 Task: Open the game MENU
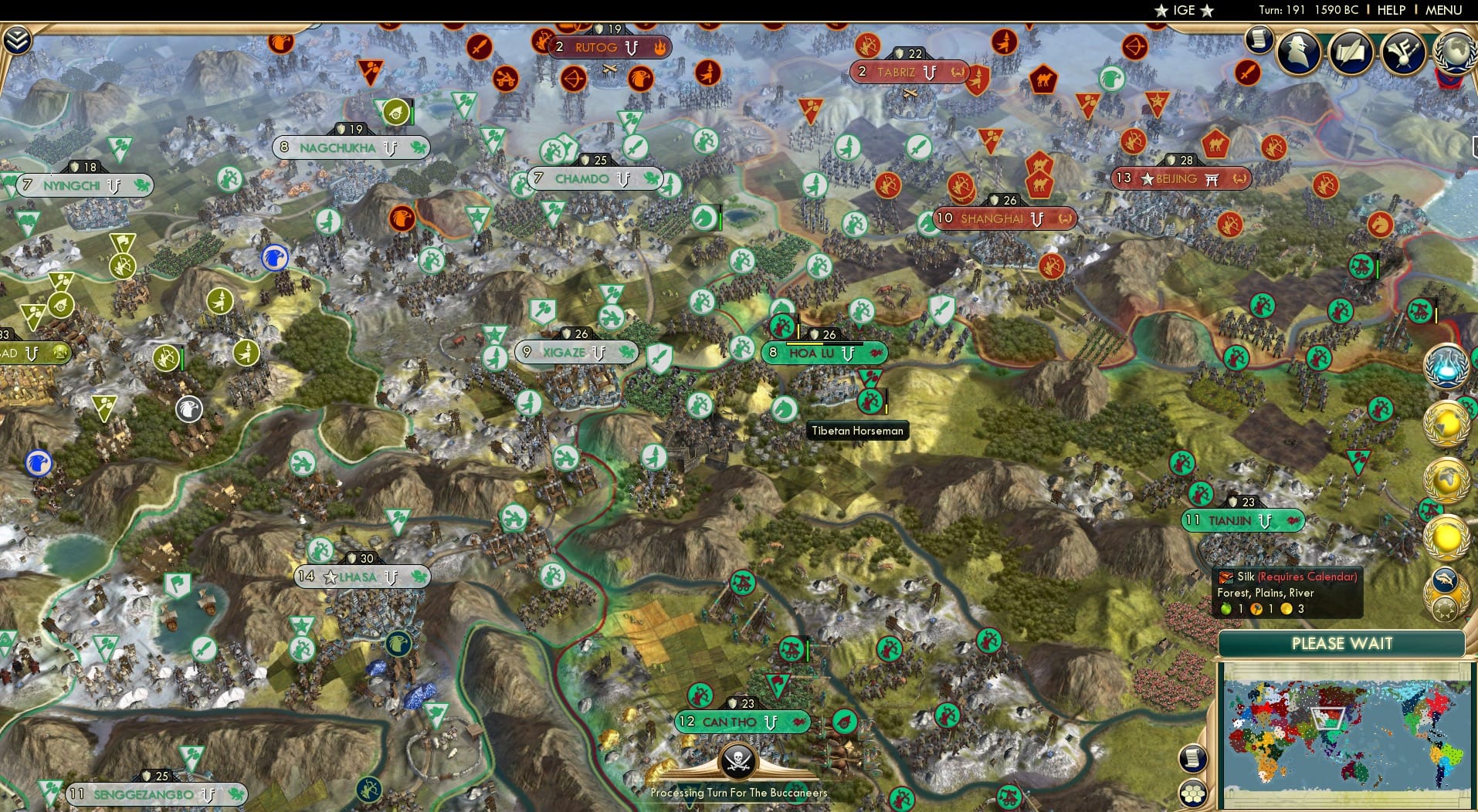coord(1445,10)
